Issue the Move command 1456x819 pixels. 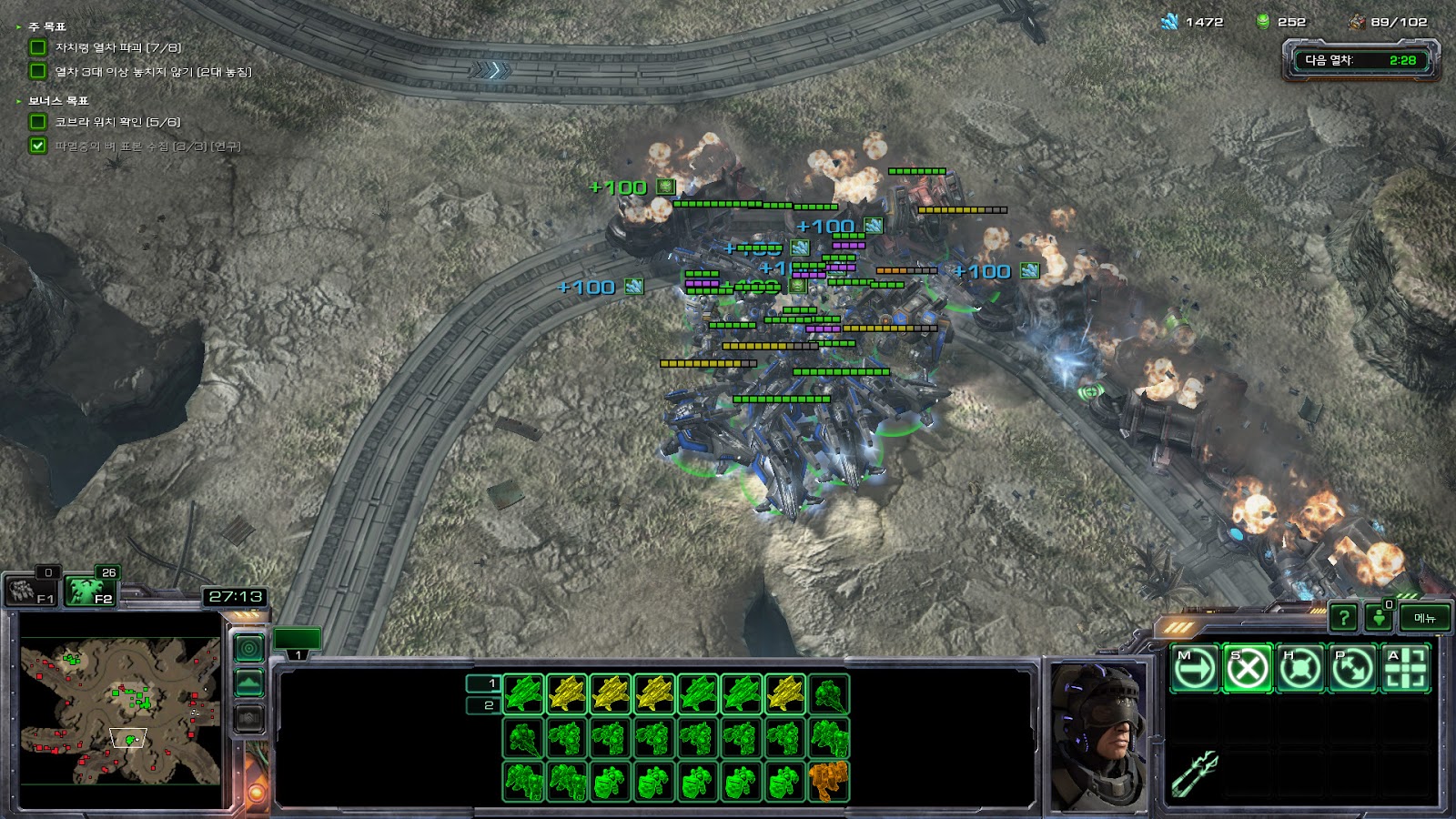click(1195, 669)
